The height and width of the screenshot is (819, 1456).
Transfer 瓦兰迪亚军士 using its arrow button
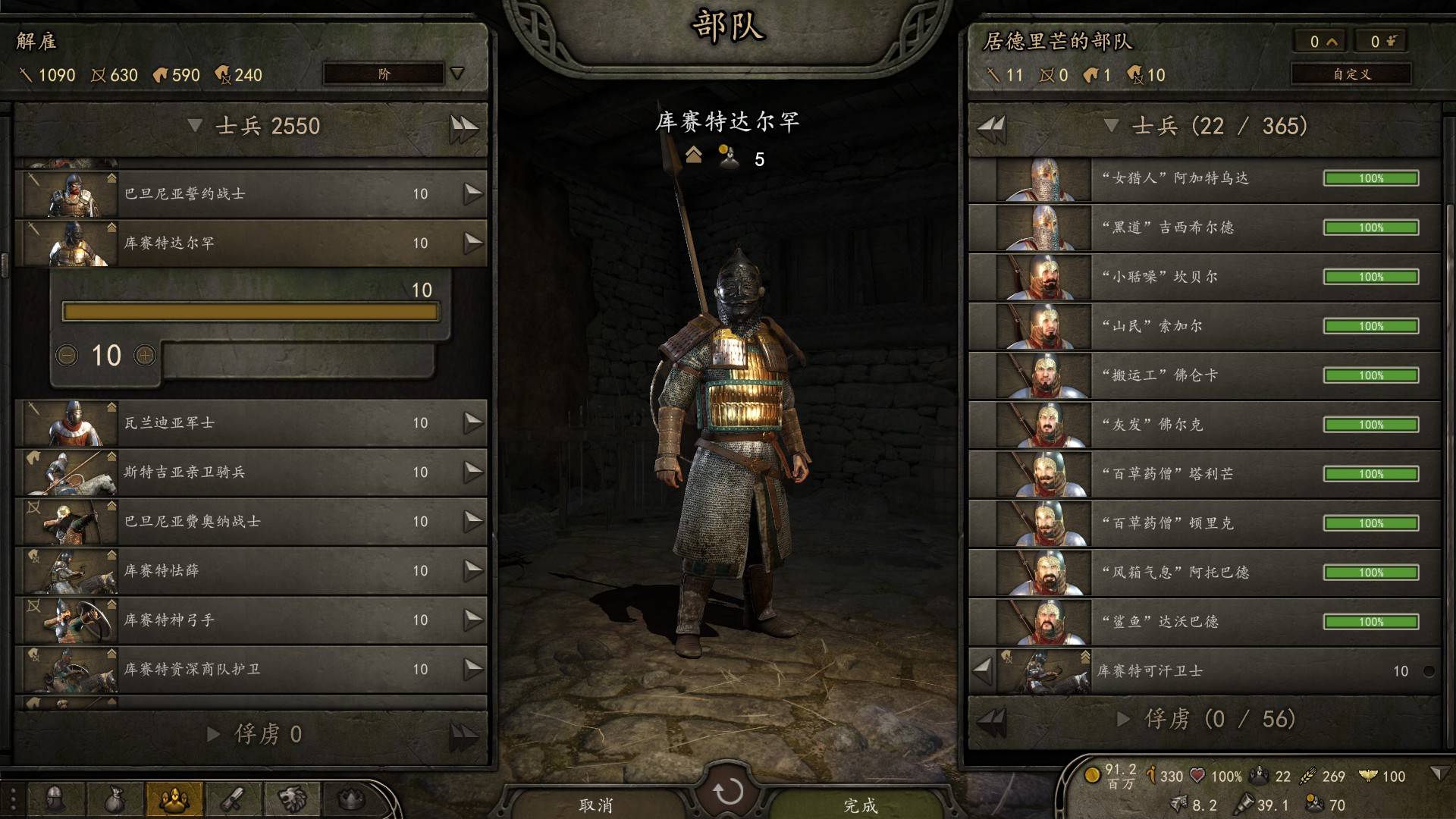(473, 422)
